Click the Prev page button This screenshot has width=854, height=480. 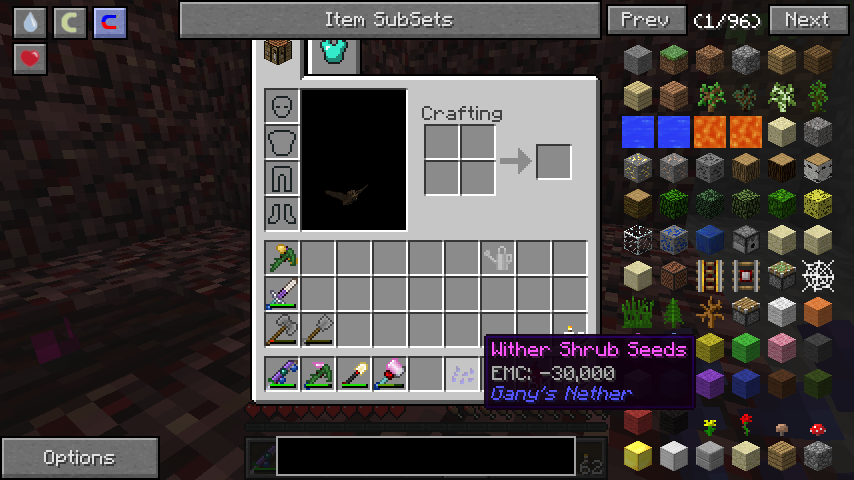(x=646, y=20)
